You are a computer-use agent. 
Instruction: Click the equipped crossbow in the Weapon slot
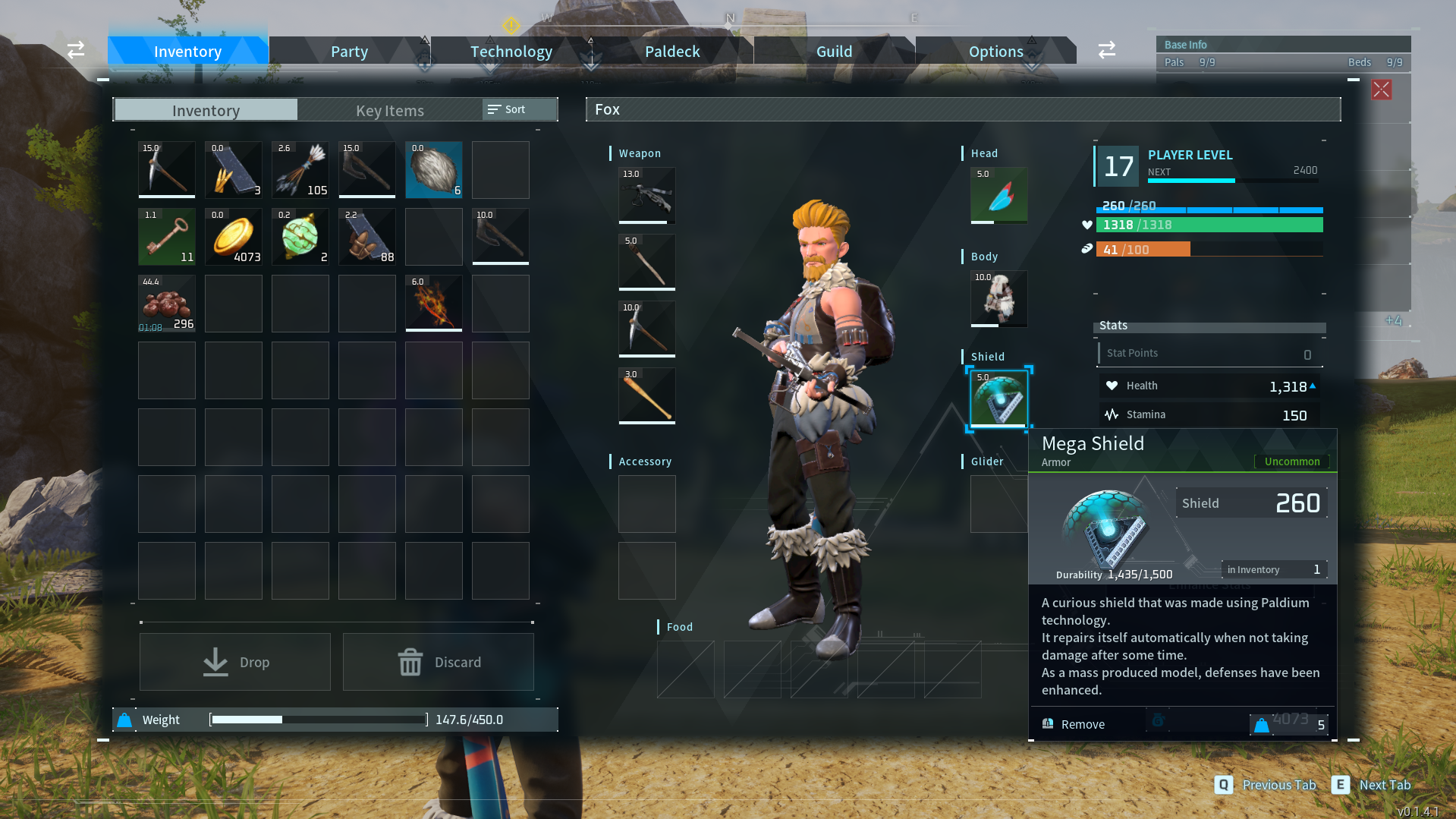tap(646, 195)
